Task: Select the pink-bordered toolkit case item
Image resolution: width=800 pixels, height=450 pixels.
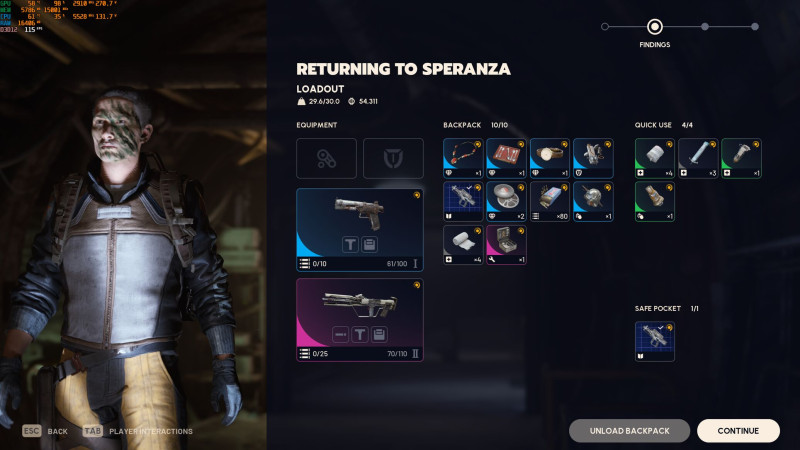Action: click(x=506, y=245)
